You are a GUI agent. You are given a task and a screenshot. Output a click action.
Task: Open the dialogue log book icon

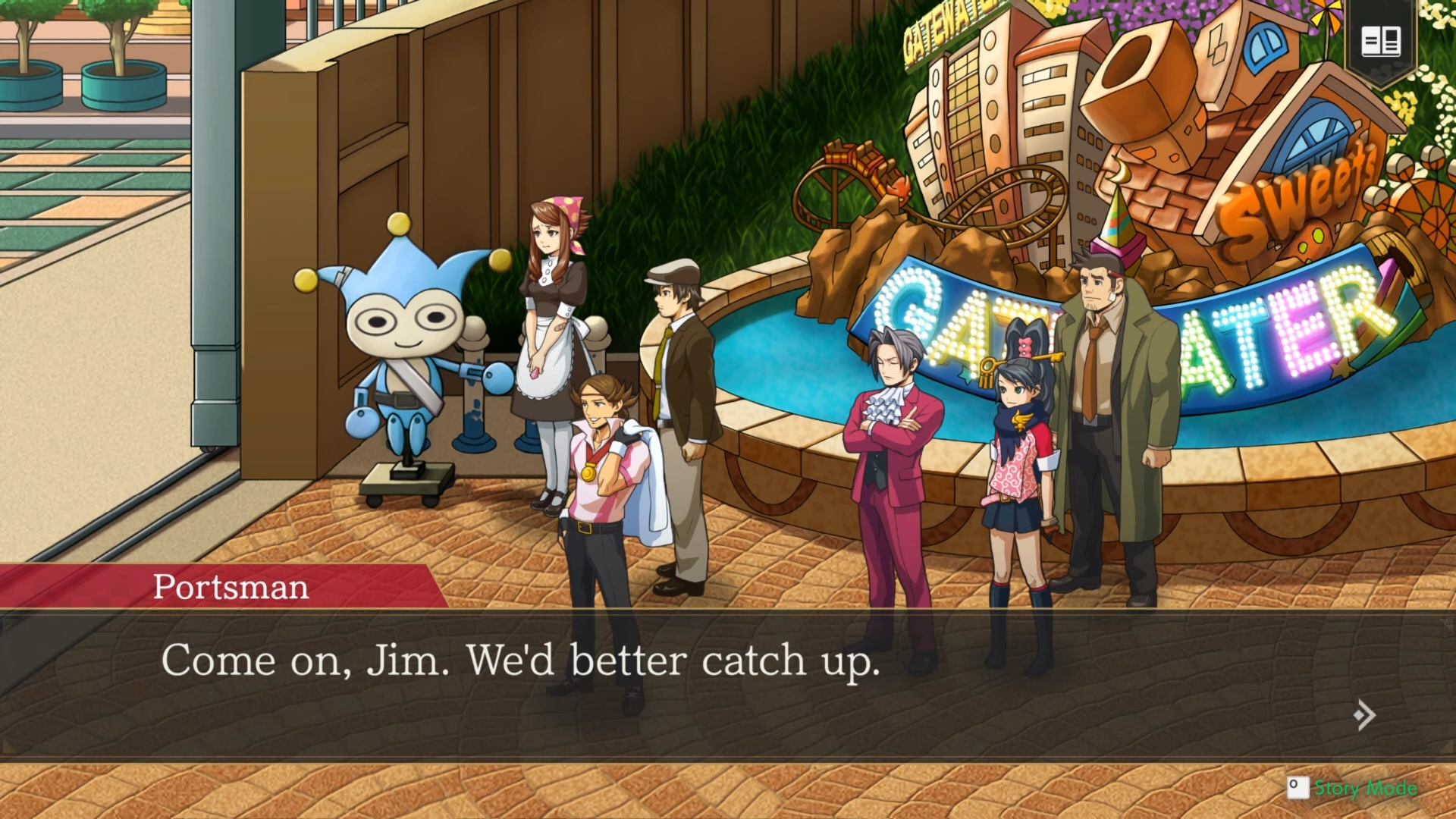[x=1380, y=41]
